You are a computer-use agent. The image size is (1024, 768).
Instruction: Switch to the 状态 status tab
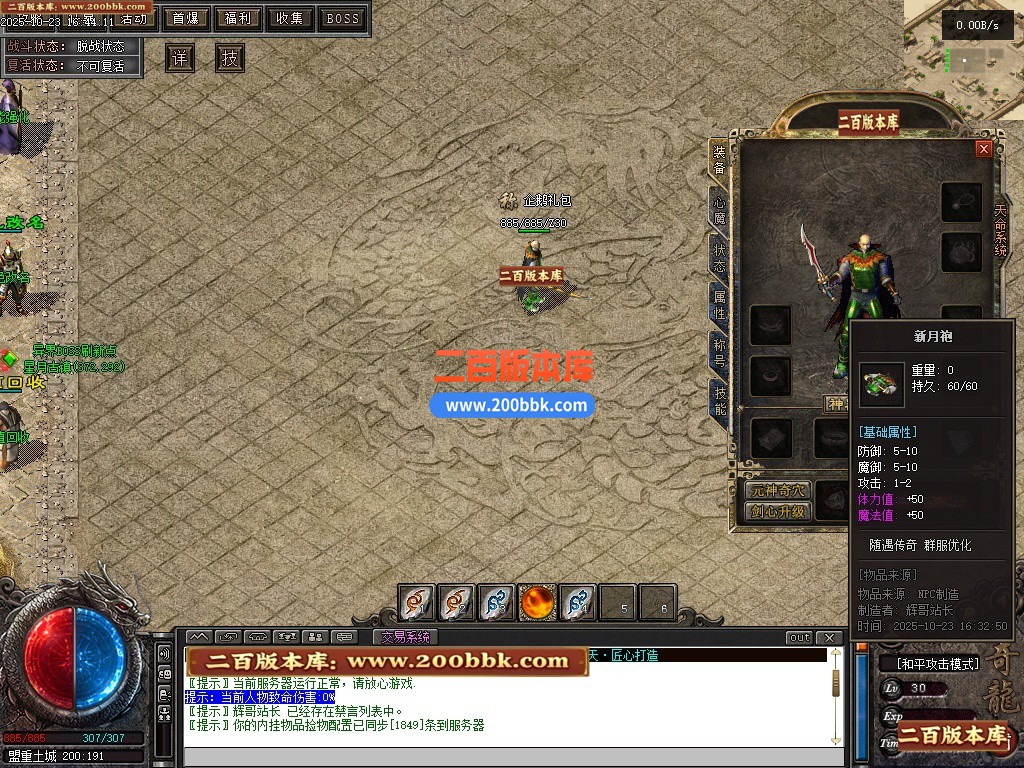tap(719, 254)
